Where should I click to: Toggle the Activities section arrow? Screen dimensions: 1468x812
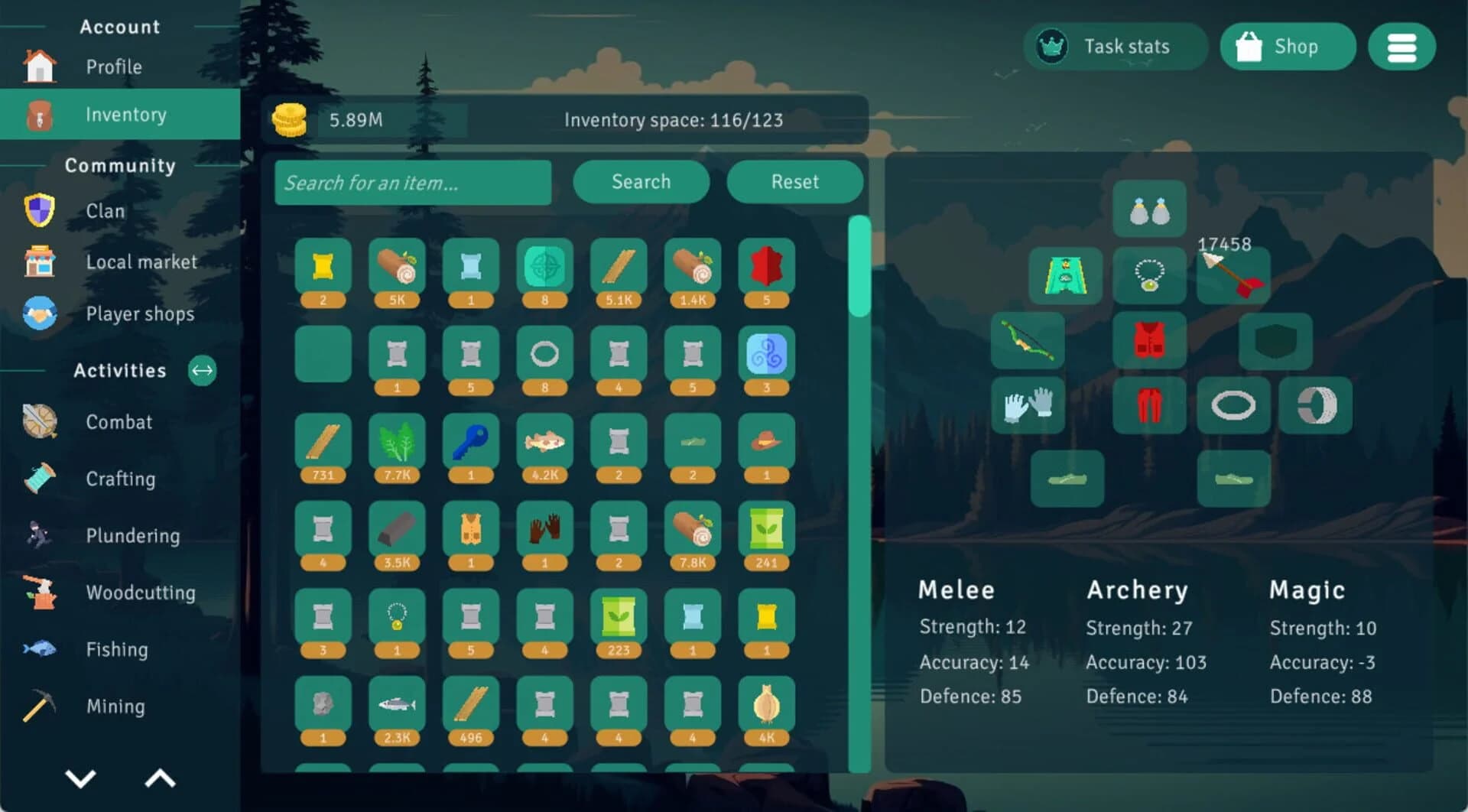202,371
